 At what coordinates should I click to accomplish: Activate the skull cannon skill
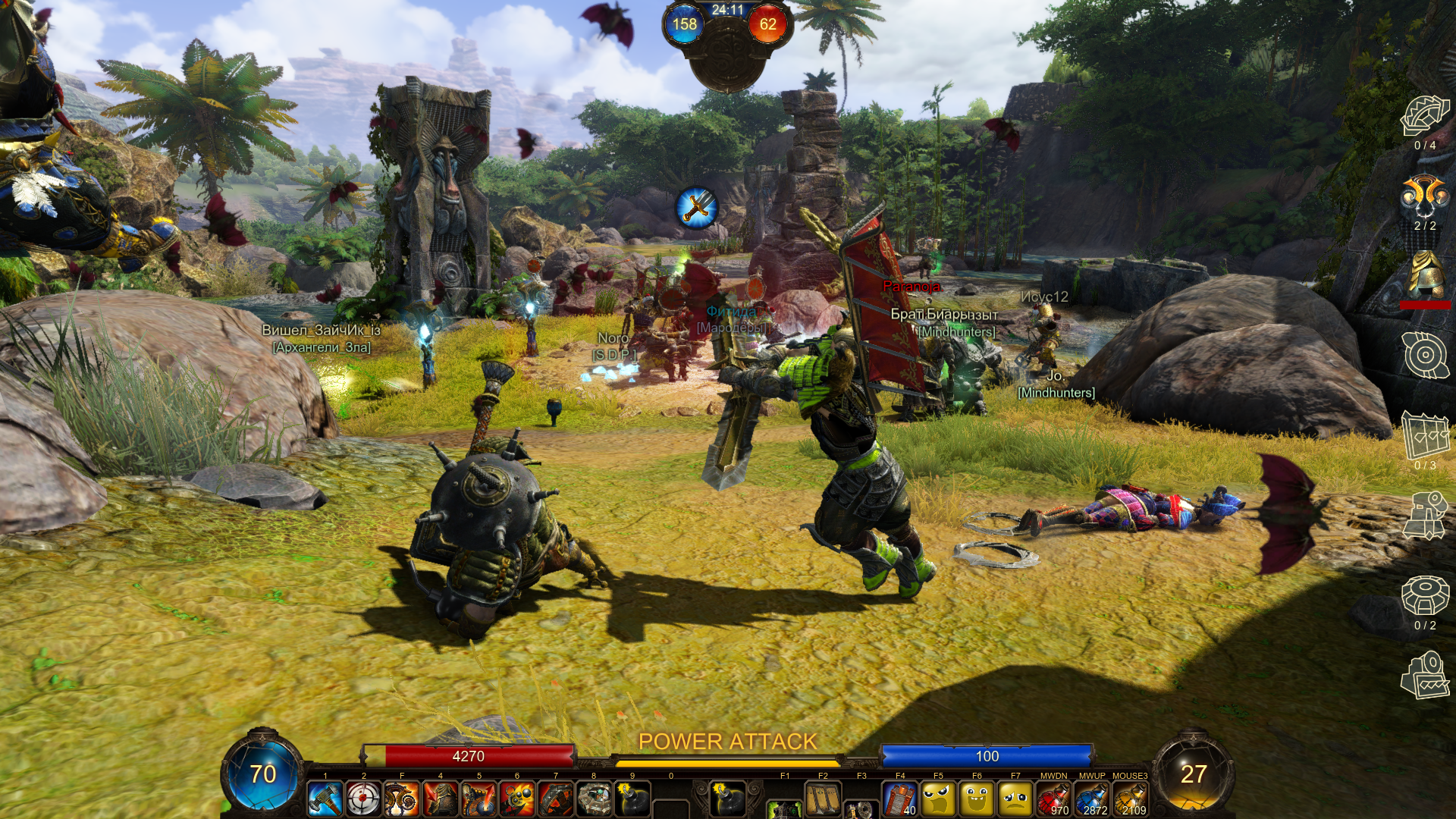point(479,799)
